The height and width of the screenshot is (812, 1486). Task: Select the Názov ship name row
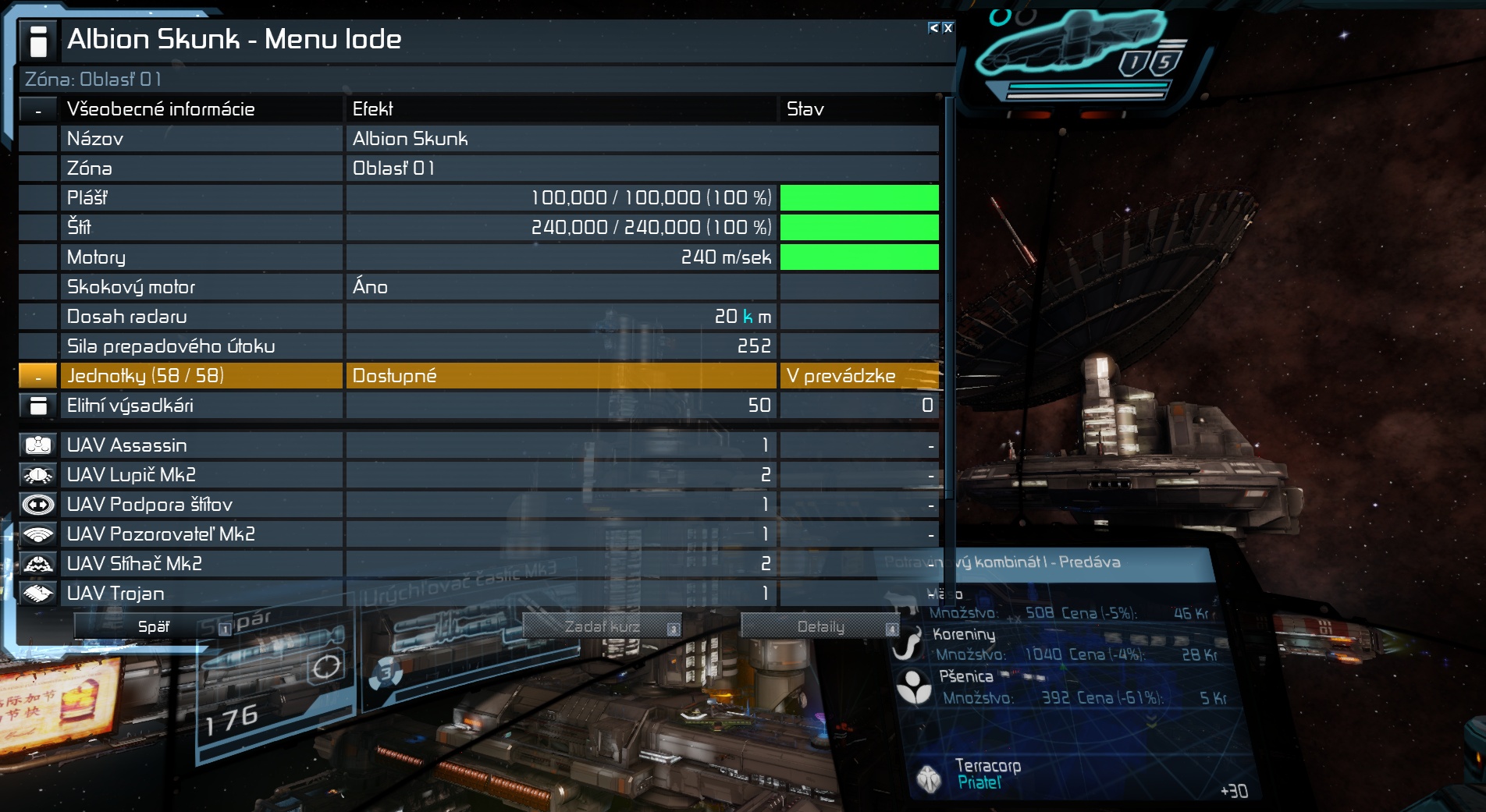click(201, 139)
